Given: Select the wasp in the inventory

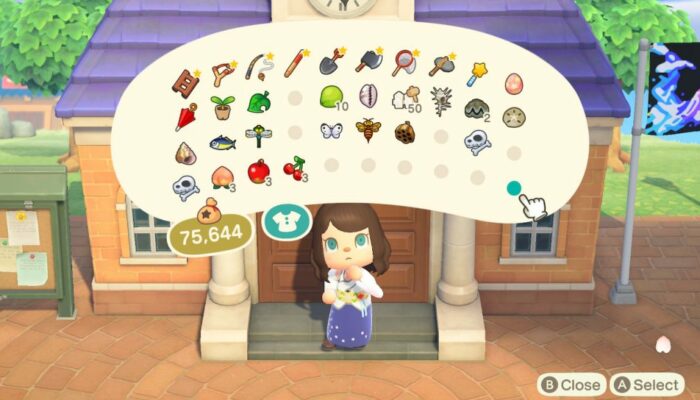Looking at the screenshot, I should (368, 130).
